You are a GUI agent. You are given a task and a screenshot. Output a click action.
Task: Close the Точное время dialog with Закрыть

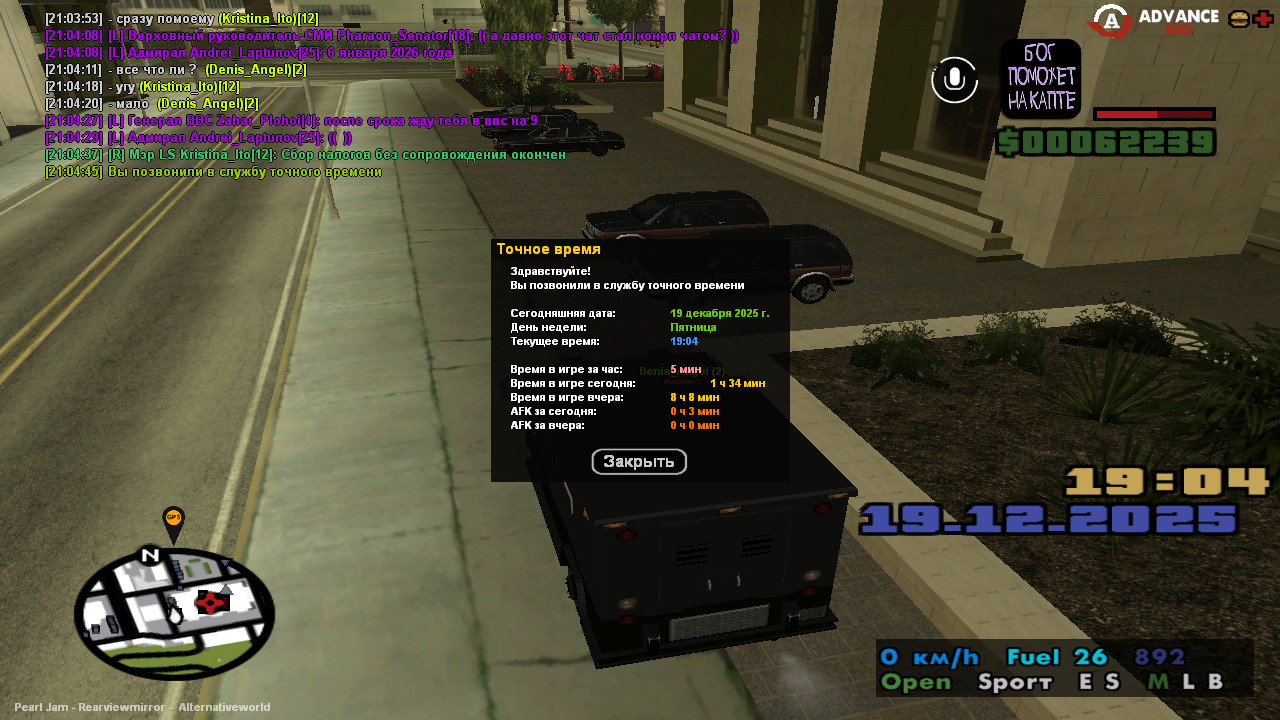click(x=639, y=462)
